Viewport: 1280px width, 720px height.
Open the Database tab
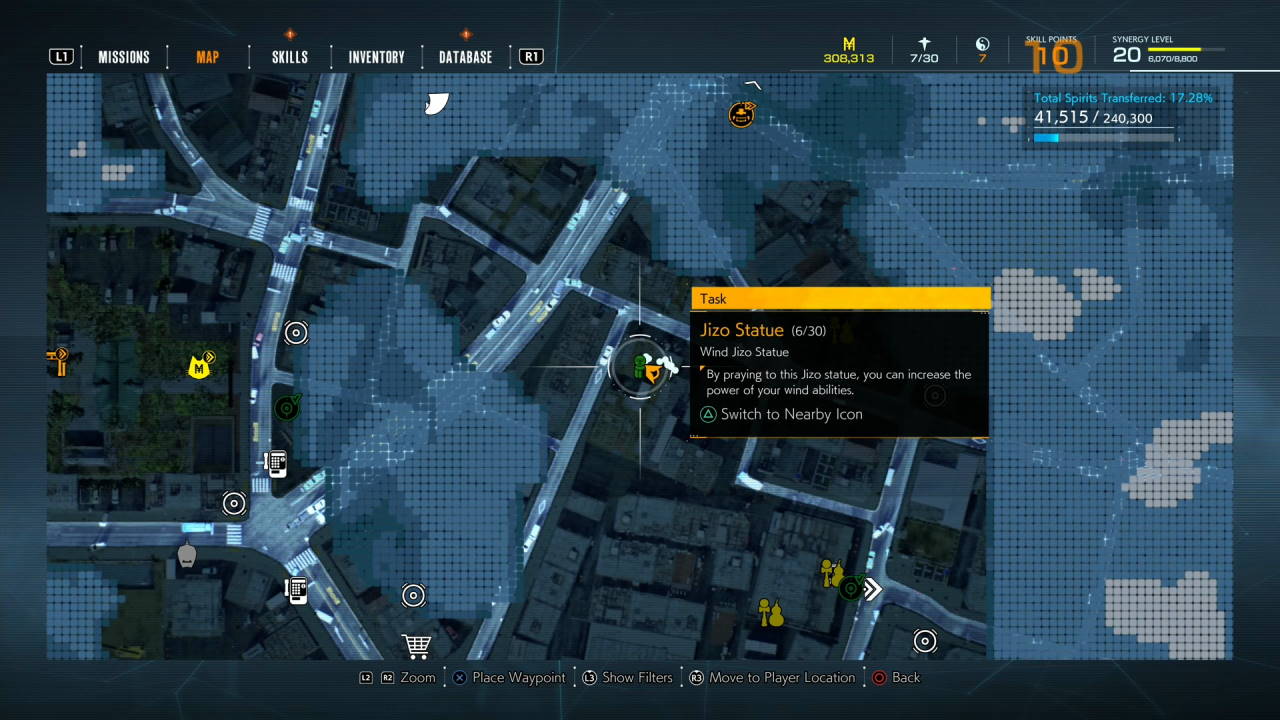(465, 57)
